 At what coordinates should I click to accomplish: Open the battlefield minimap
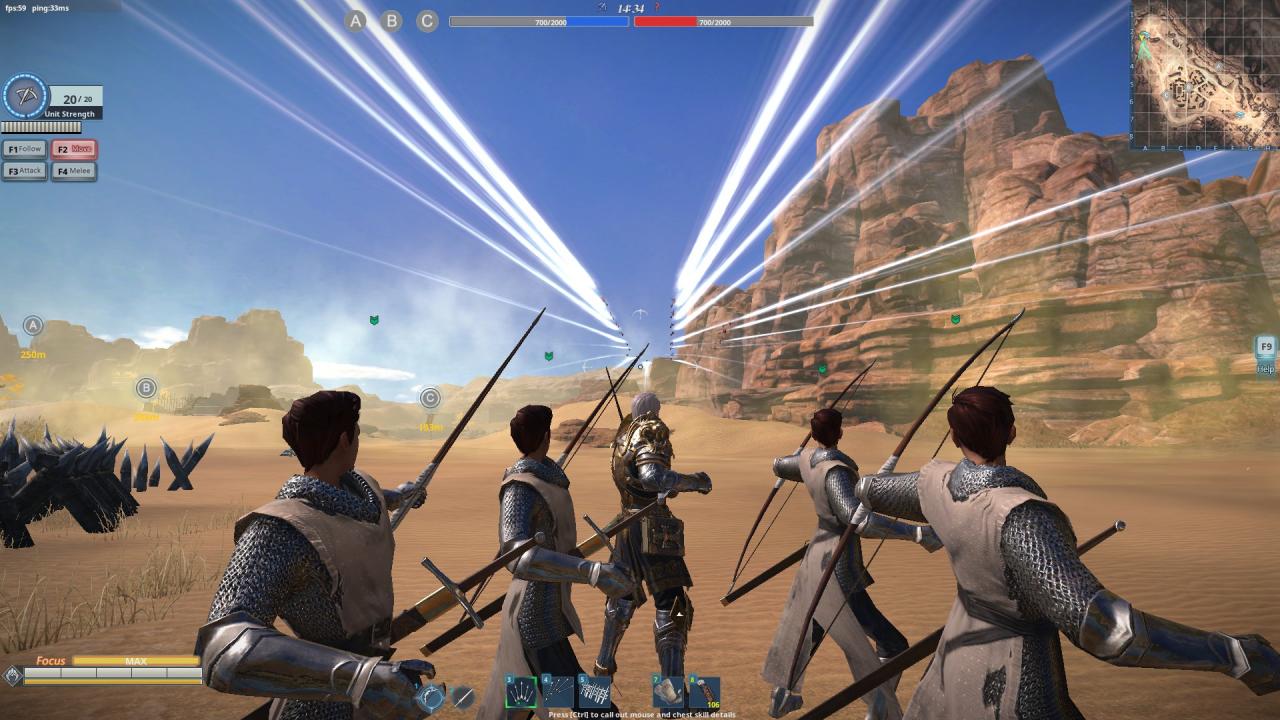1205,74
